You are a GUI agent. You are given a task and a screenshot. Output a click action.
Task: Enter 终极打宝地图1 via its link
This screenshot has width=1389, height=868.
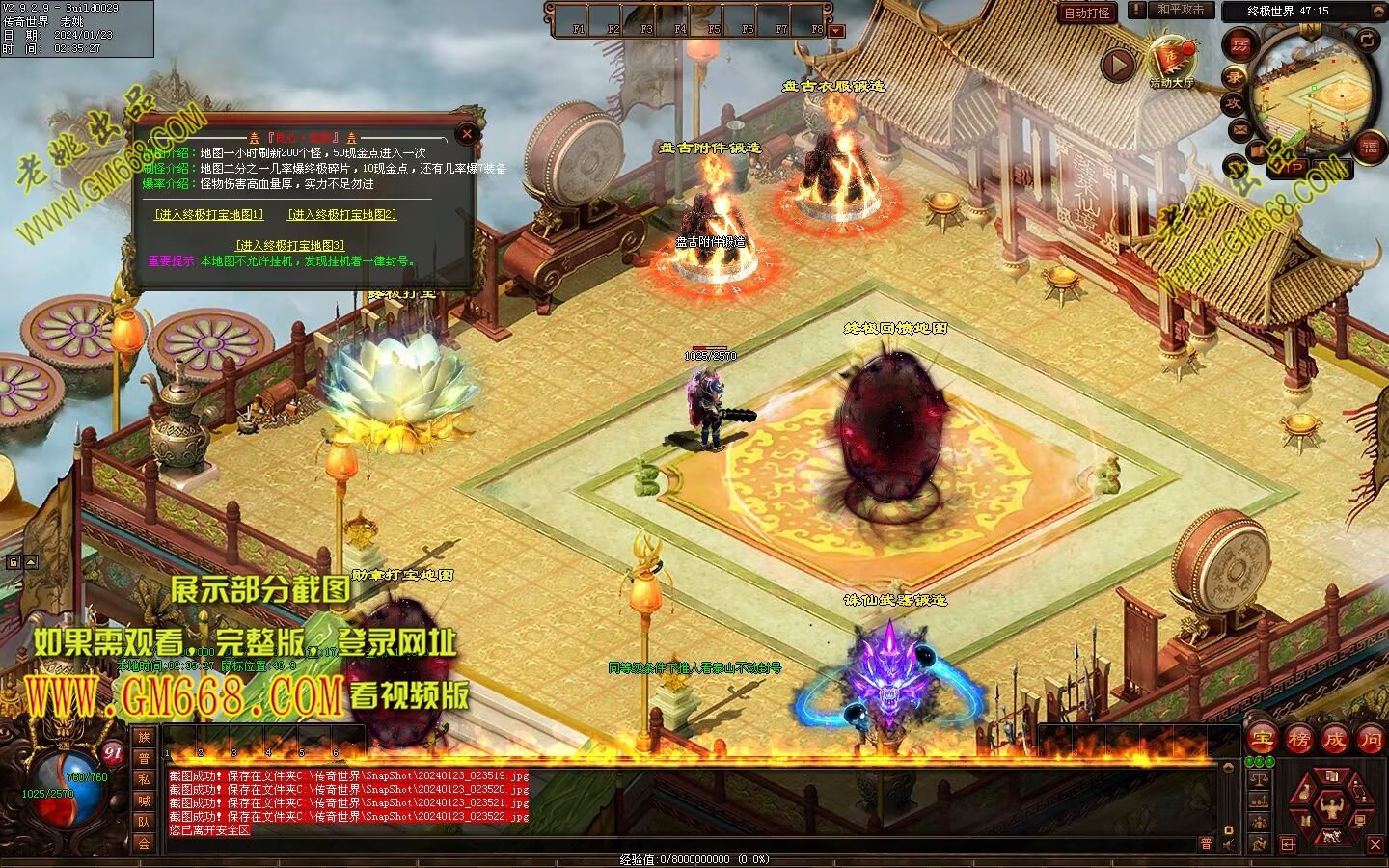click(x=209, y=214)
